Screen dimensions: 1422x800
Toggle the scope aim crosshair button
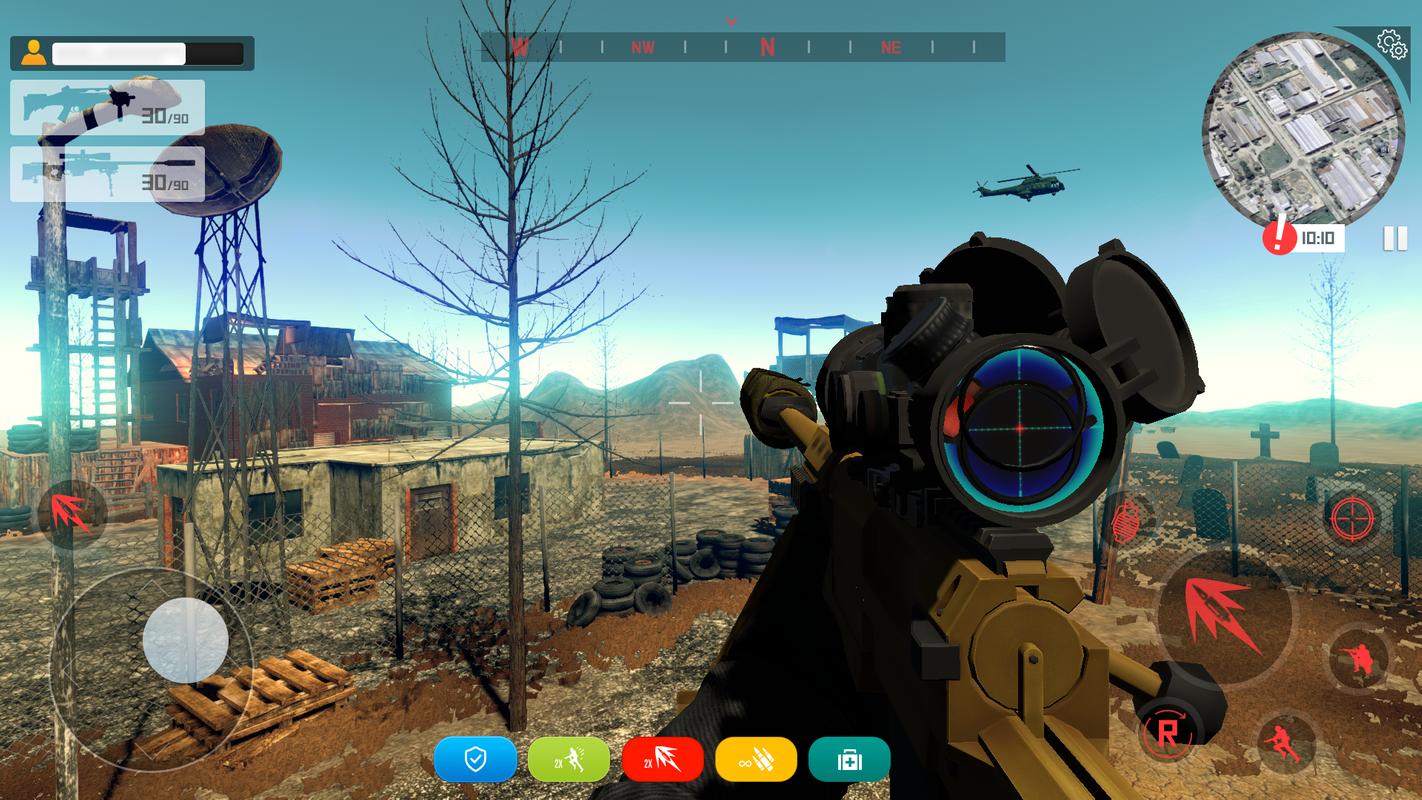pyautogui.click(x=1352, y=517)
